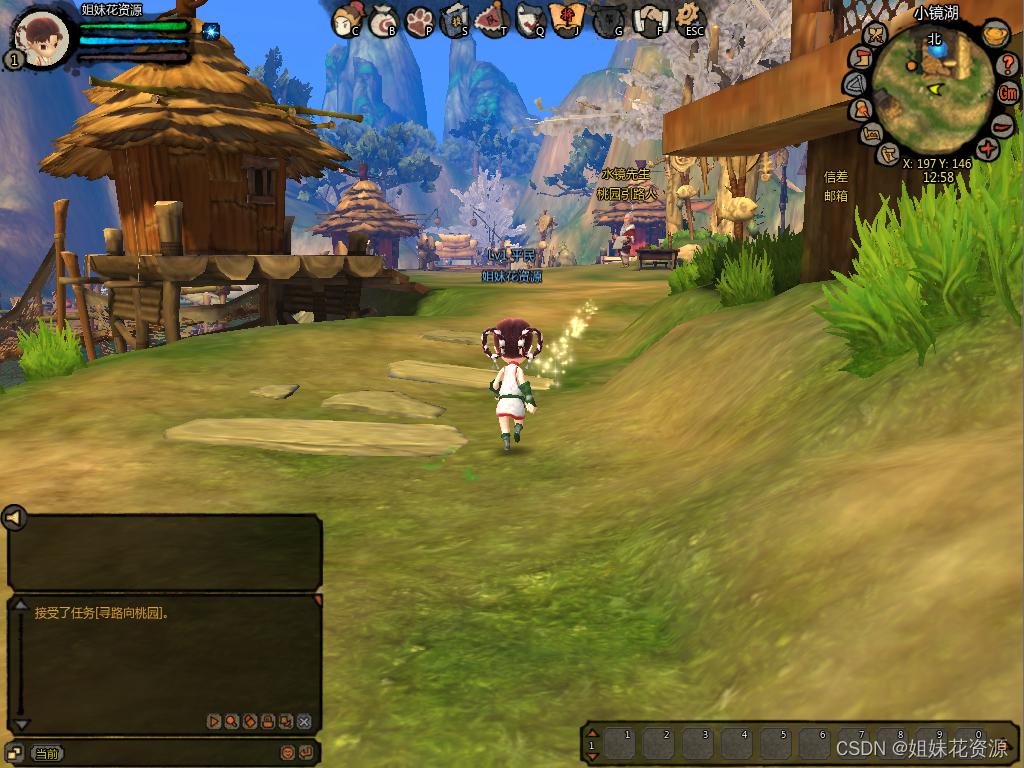Open the gold ingot shop icon
The image size is (1024, 768).
click(x=995, y=34)
